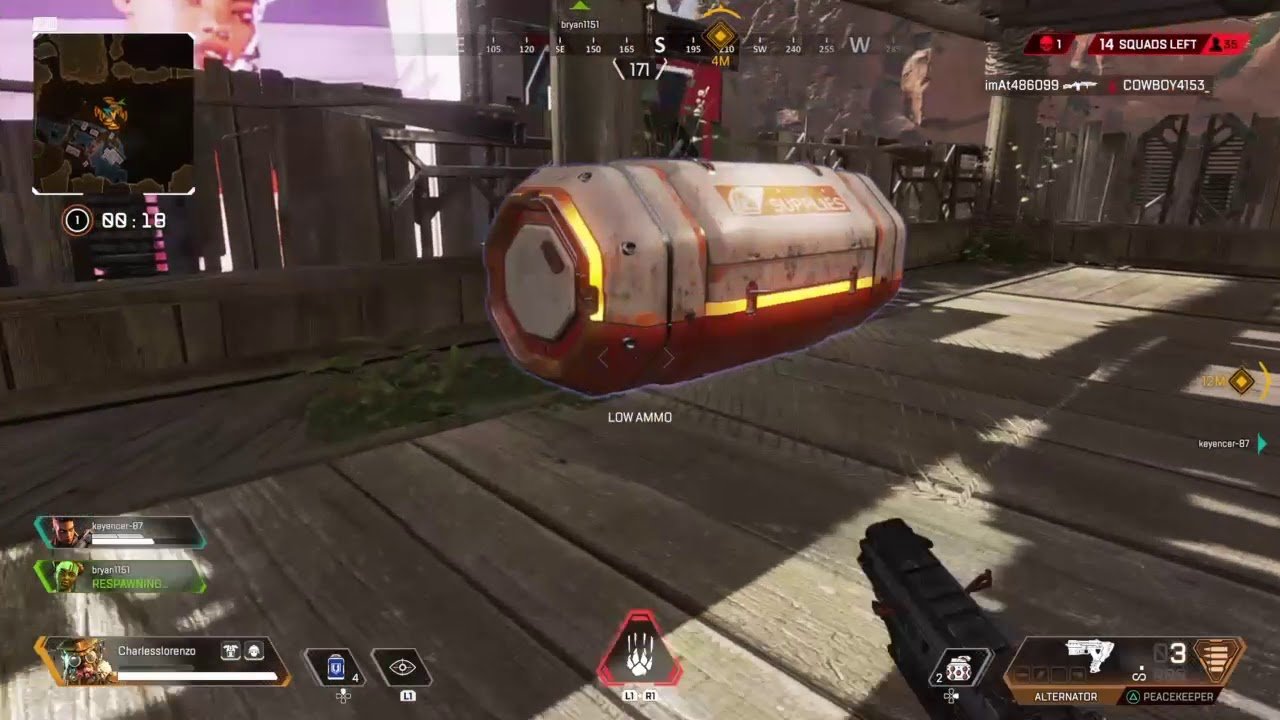Switch to the Peacekeeper weapon
This screenshot has height=720, width=1280.
pos(1170,696)
